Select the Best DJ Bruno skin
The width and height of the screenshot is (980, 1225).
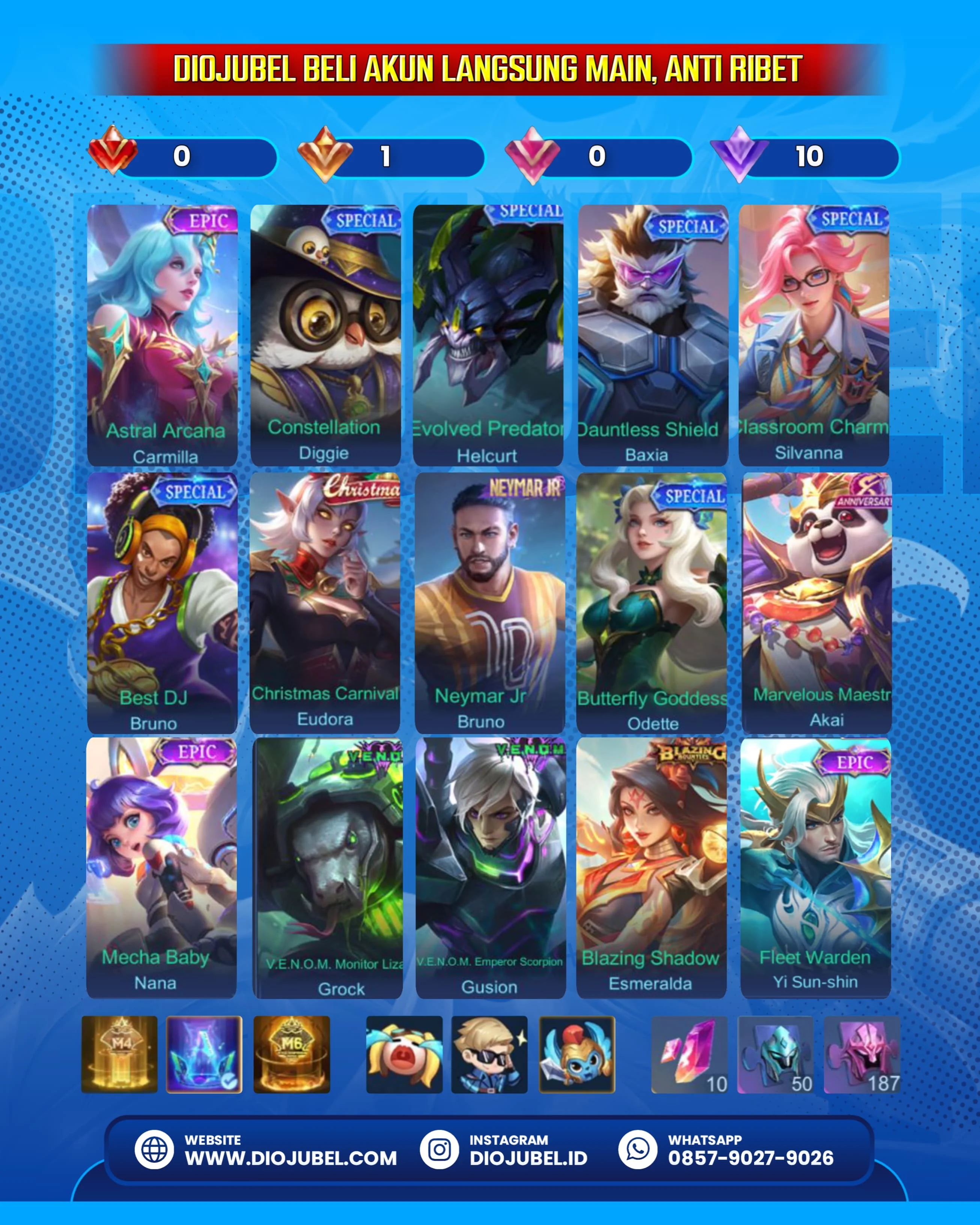click(163, 602)
